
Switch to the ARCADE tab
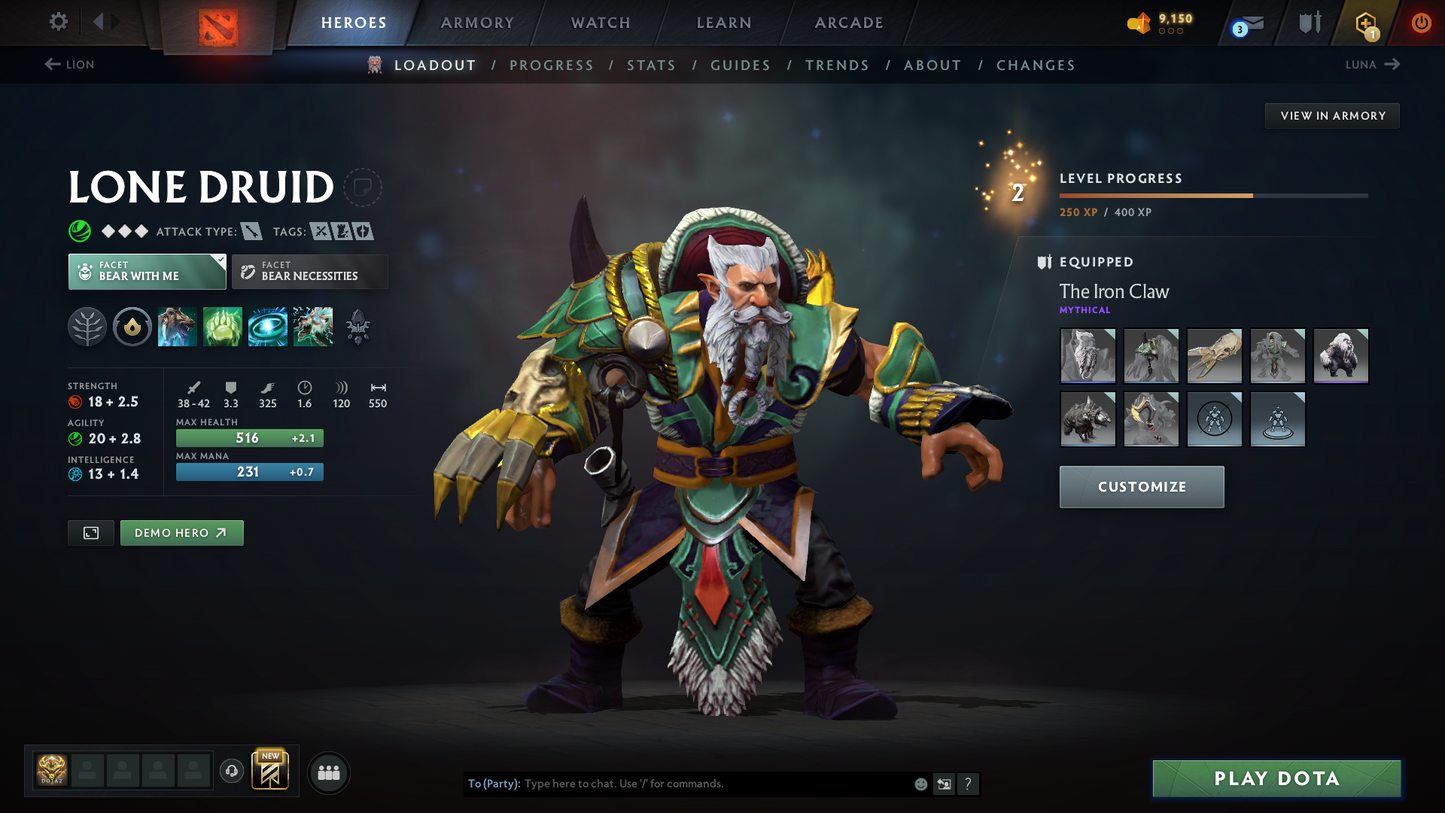[848, 22]
